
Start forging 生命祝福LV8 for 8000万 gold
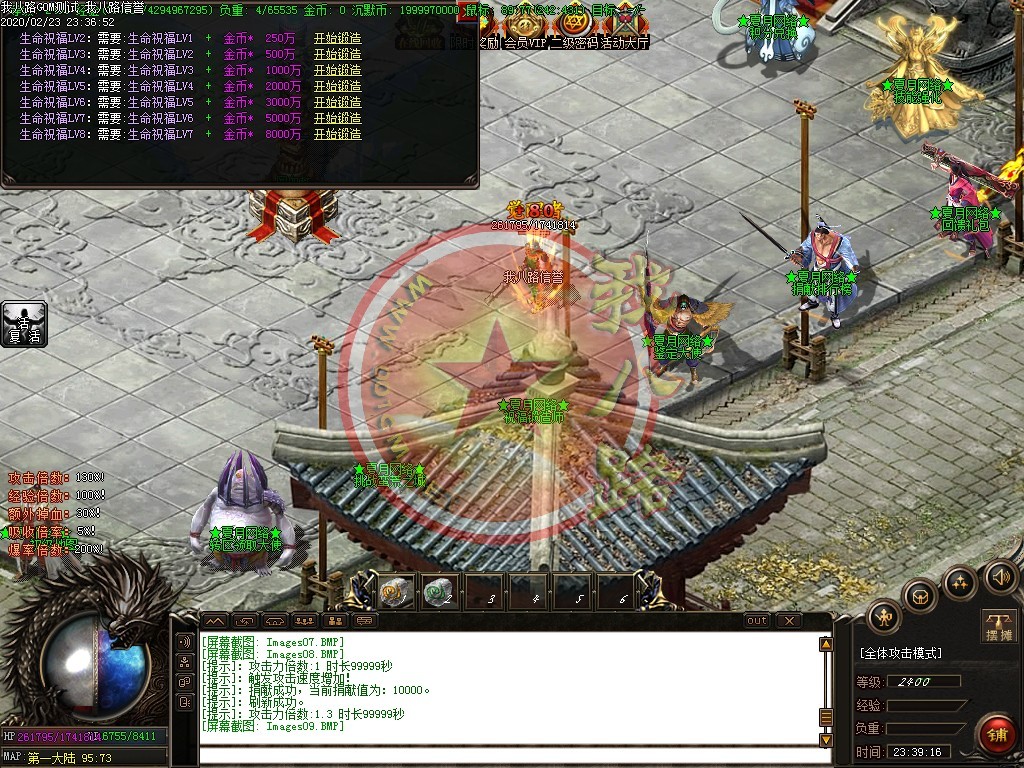click(337, 134)
